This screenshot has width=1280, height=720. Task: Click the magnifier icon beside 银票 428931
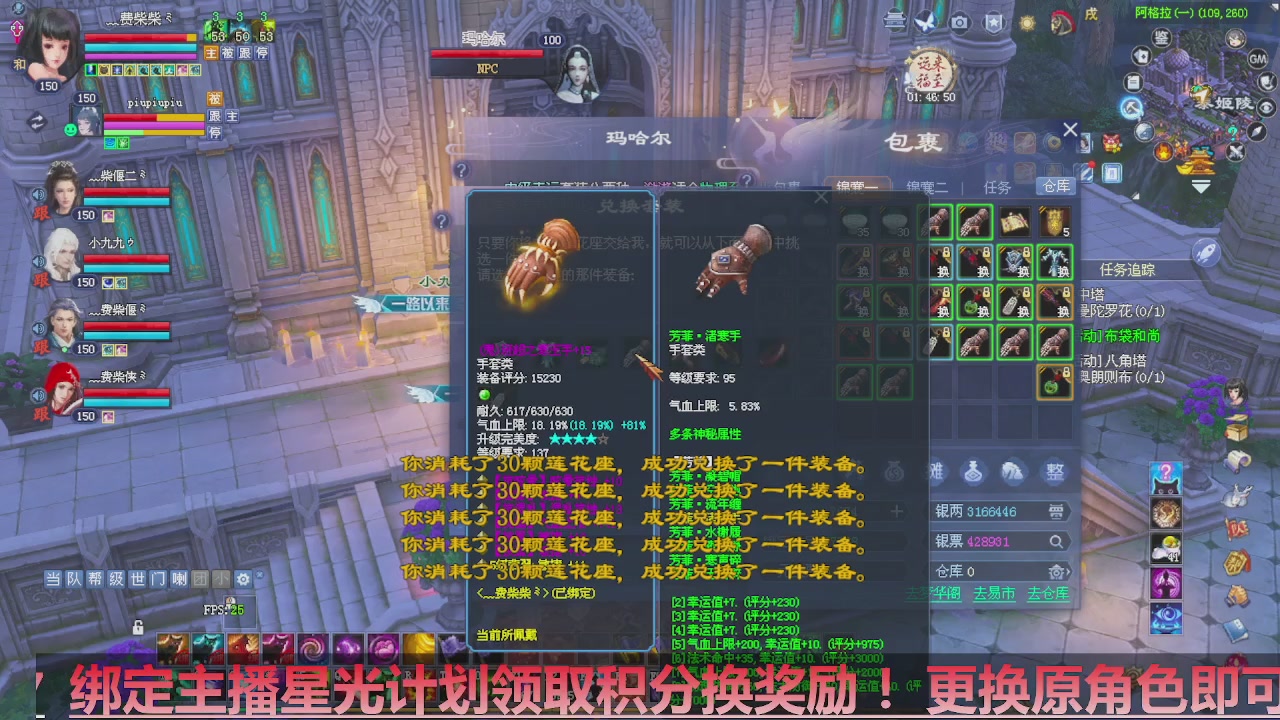(x=1056, y=542)
